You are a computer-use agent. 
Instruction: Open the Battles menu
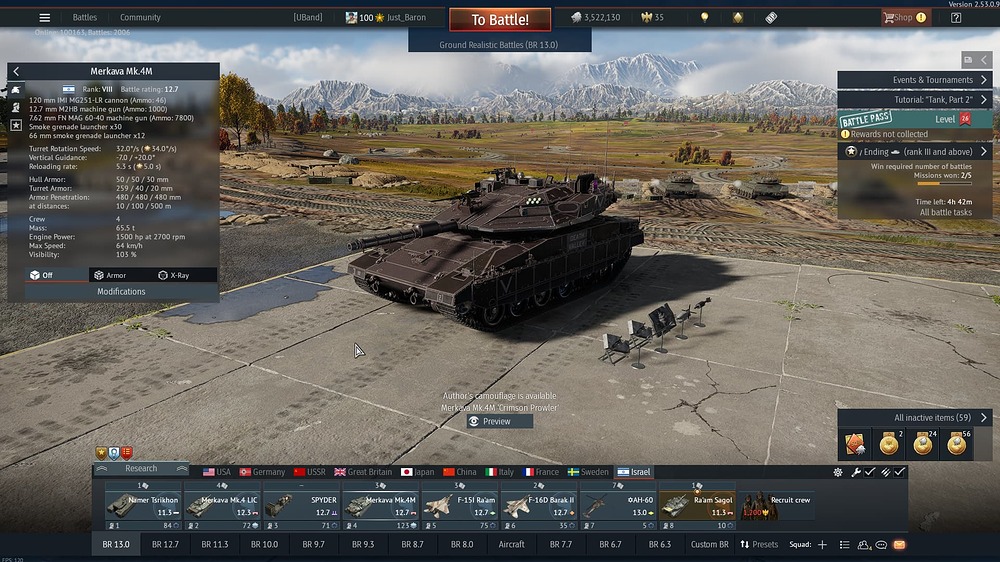(85, 17)
